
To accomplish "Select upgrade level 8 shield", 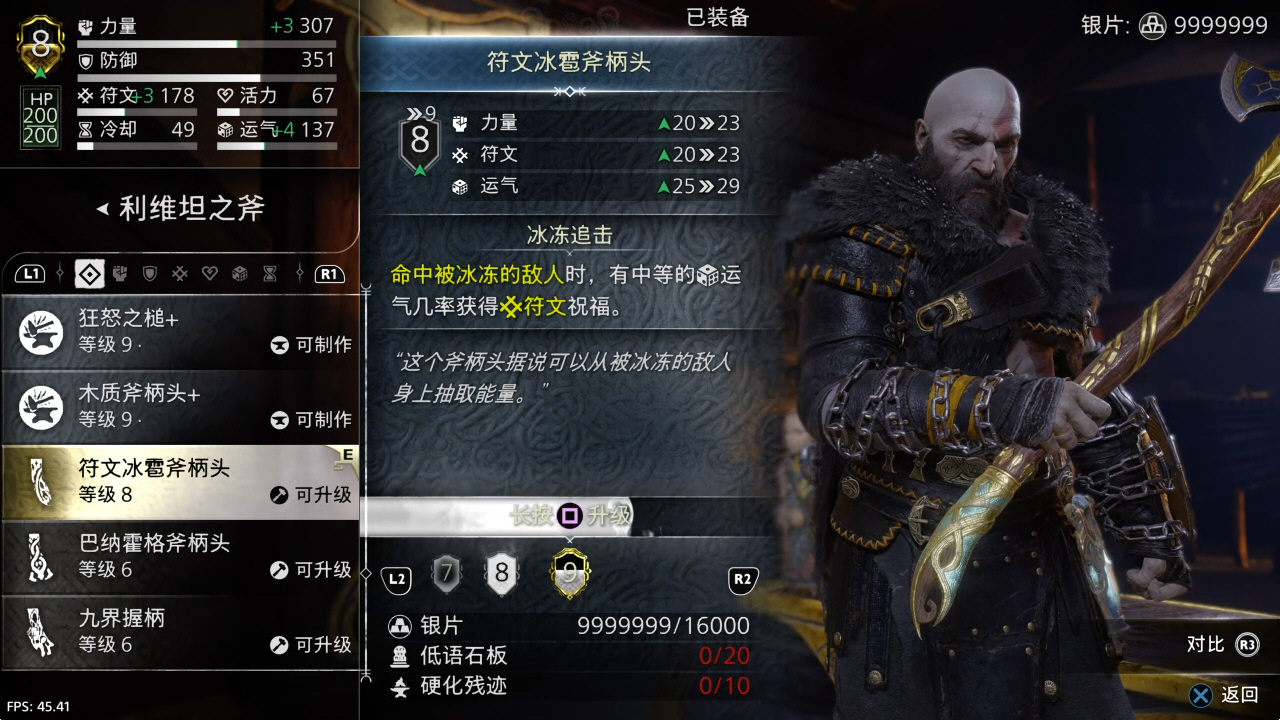I will click(502, 573).
